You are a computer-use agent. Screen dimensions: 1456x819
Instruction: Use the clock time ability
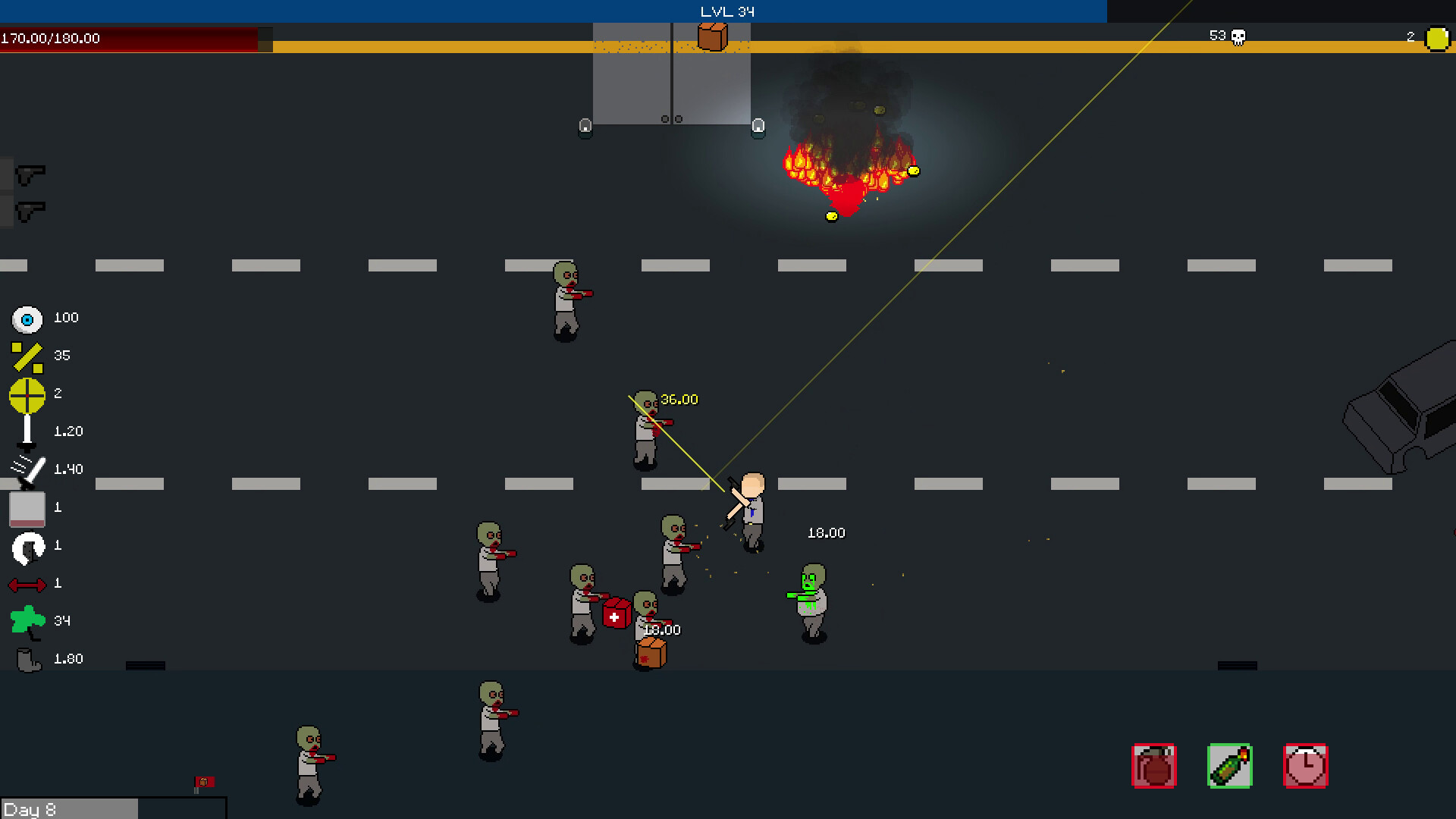click(x=1304, y=767)
